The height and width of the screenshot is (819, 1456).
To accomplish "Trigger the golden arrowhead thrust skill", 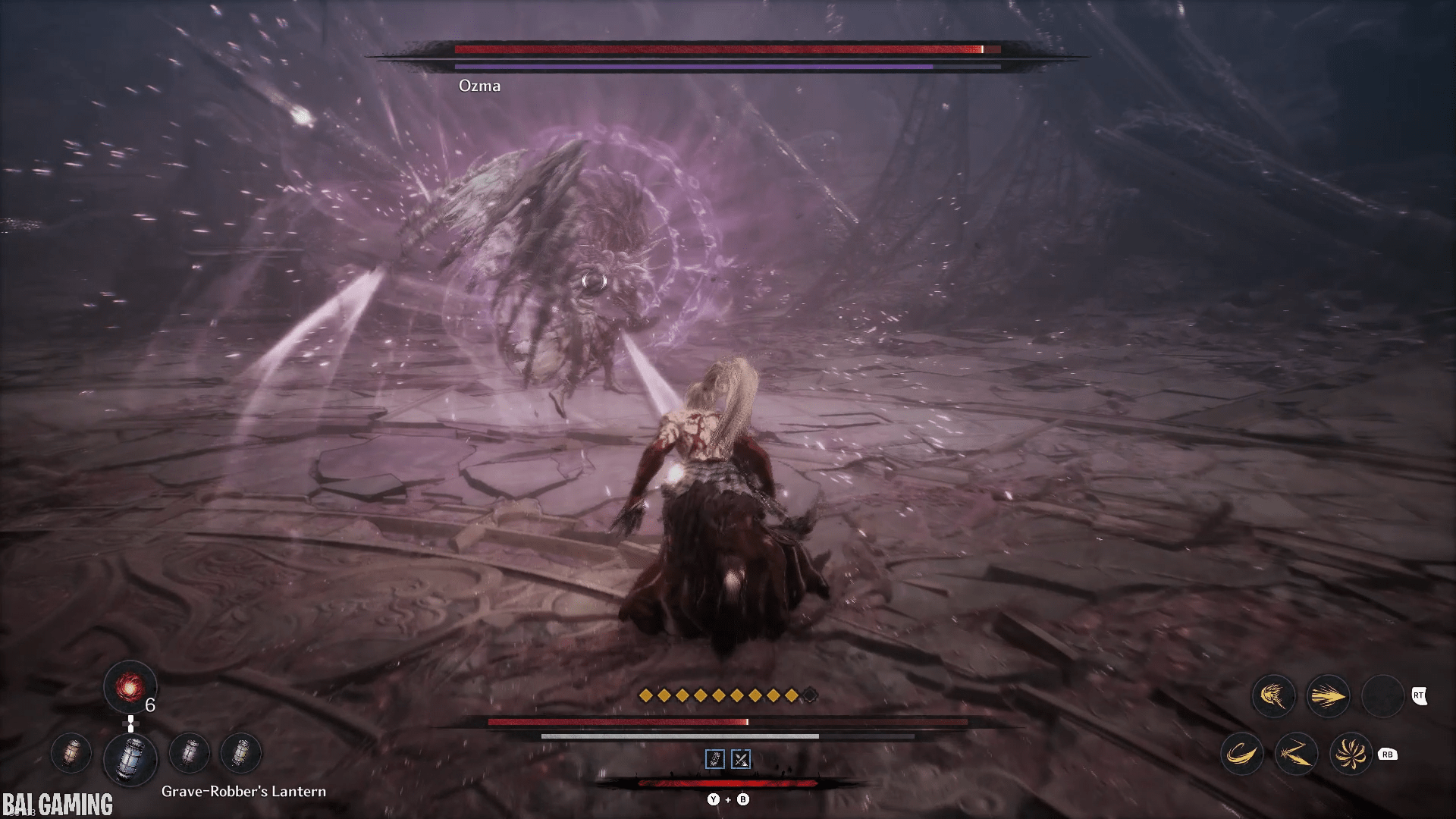I will pyautogui.click(x=1328, y=696).
